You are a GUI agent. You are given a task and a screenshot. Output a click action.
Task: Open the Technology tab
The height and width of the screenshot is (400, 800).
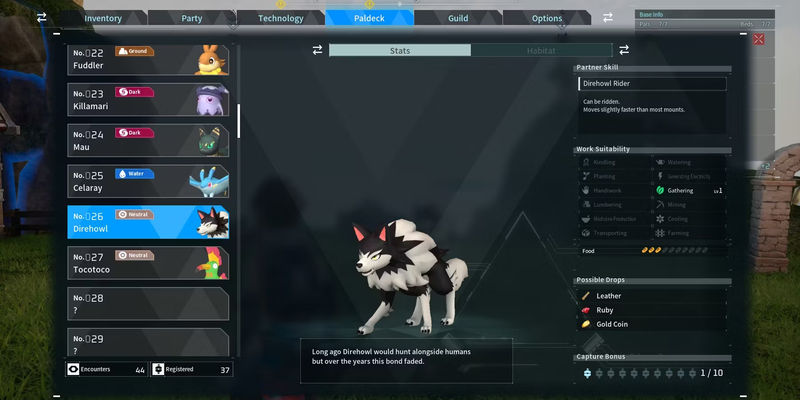click(x=280, y=18)
